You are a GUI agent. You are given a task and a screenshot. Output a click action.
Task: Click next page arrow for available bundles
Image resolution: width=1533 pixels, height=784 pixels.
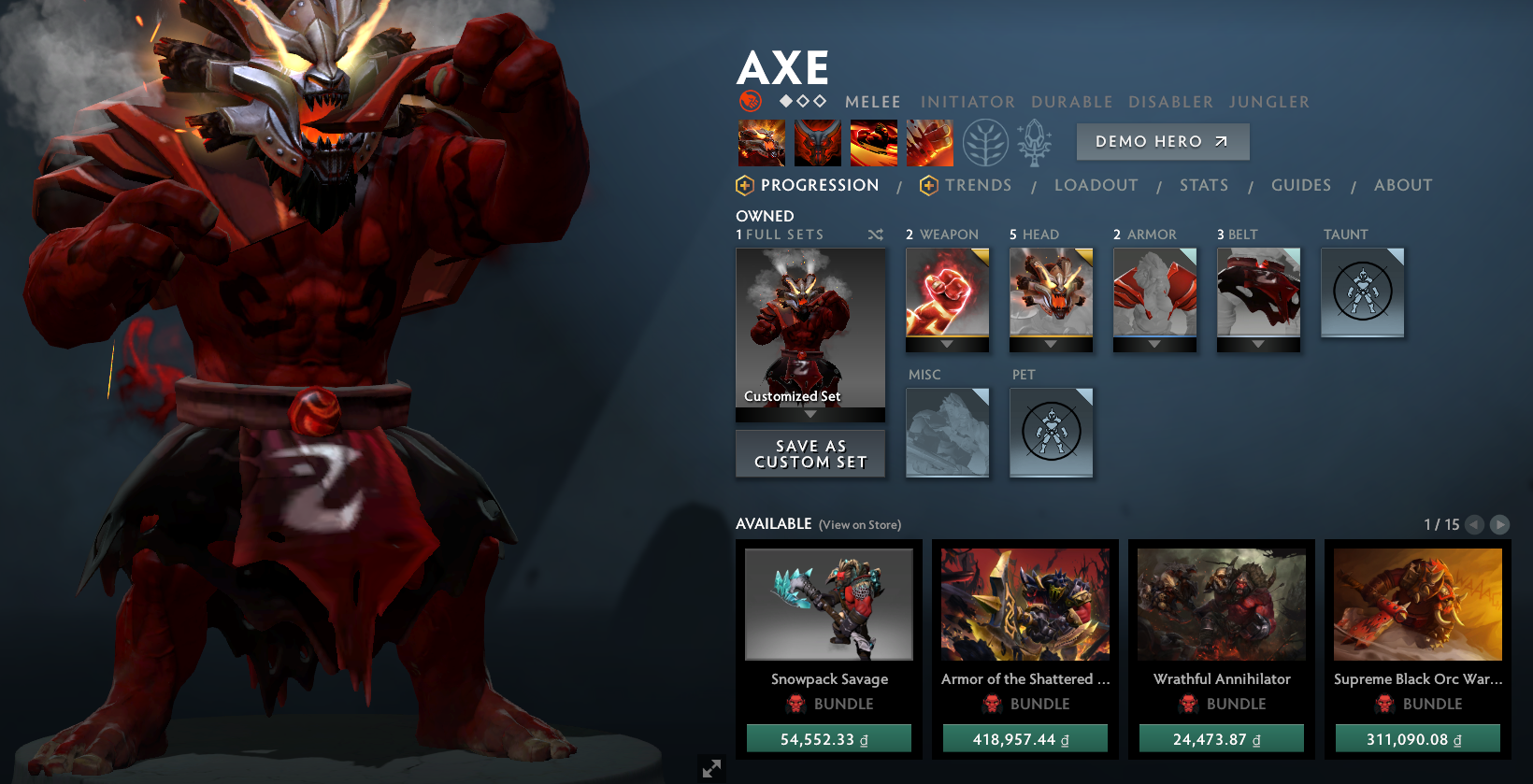[1497, 524]
